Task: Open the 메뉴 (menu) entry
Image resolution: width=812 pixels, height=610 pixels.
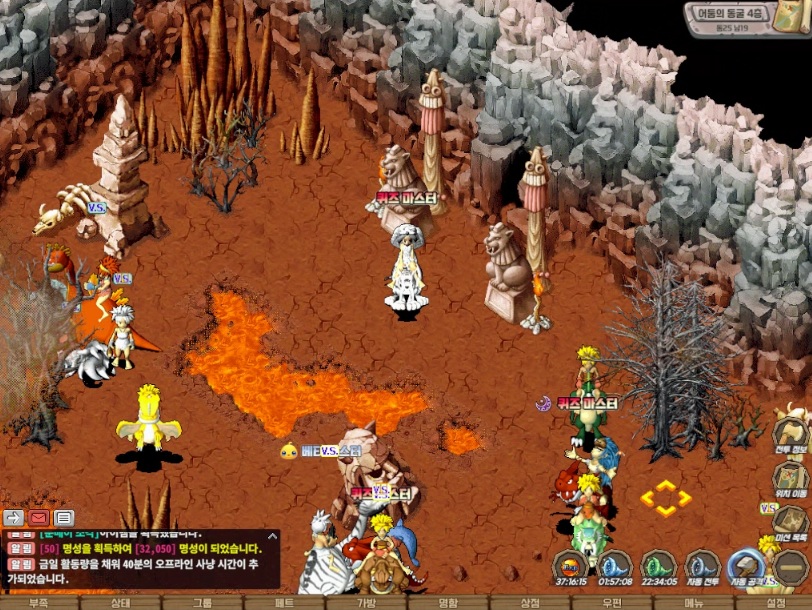Action: point(694,603)
